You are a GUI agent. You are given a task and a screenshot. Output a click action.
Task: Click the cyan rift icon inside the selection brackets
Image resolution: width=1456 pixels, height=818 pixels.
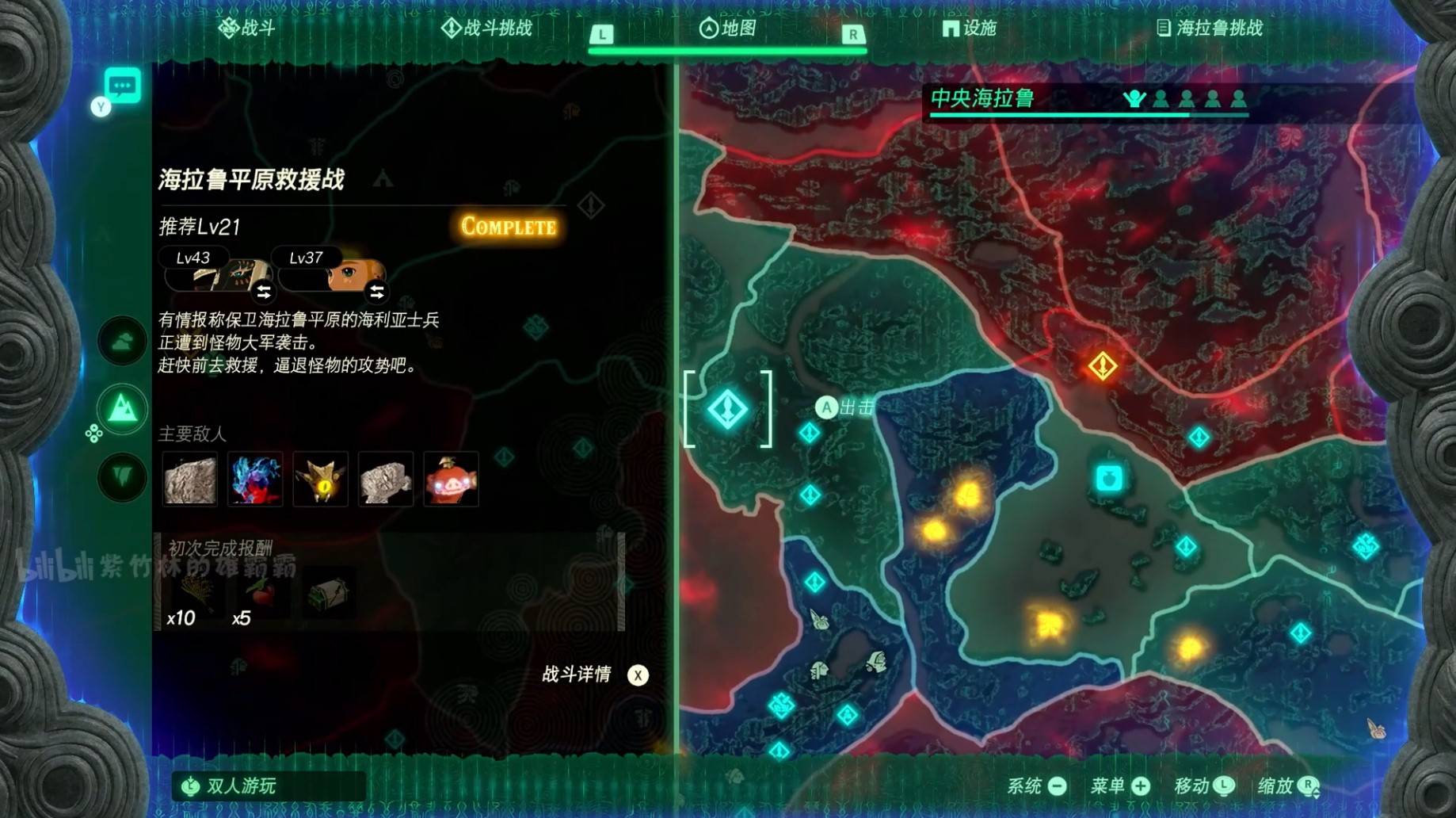(x=728, y=409)
